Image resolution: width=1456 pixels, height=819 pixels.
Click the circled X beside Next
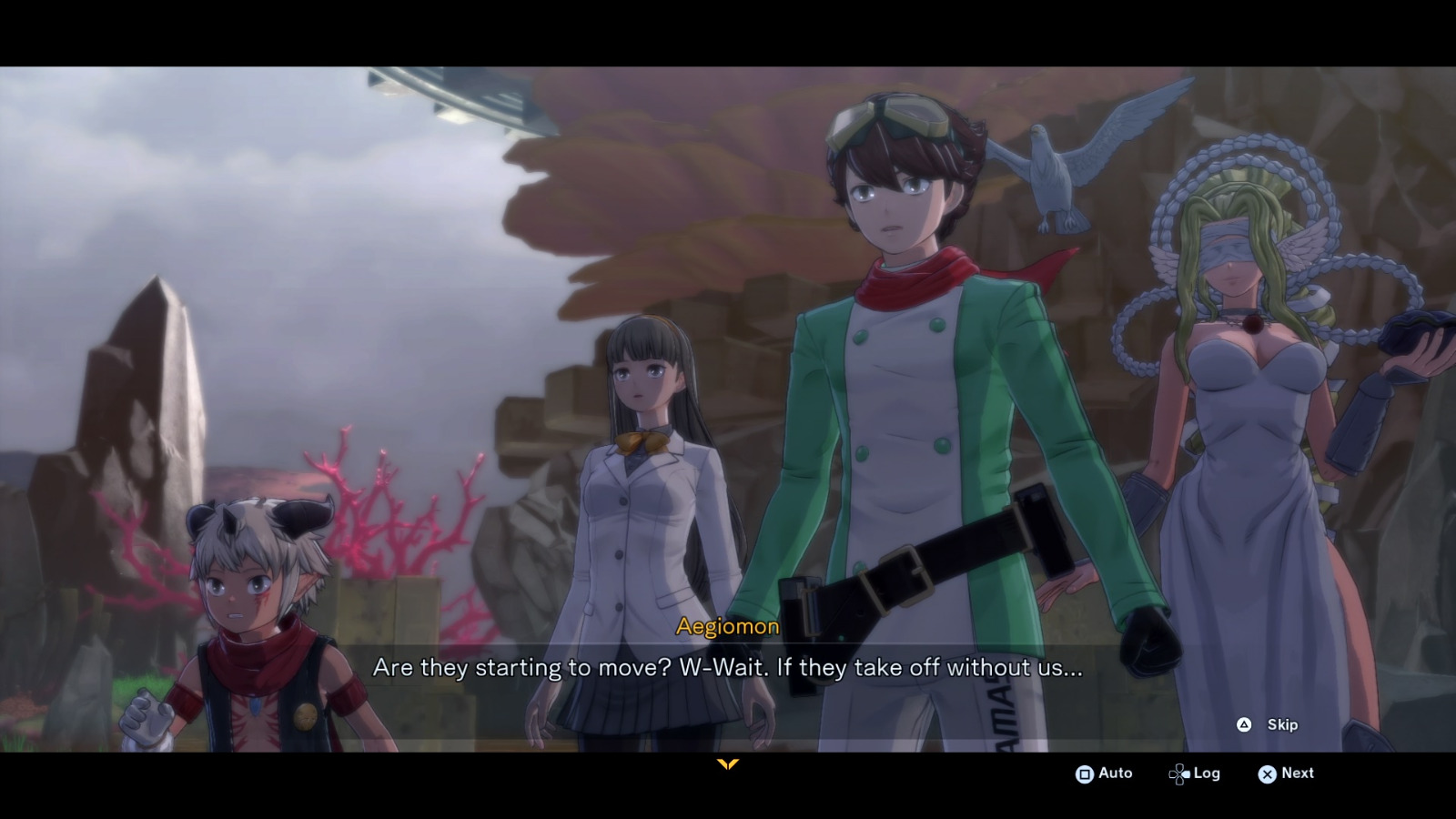point(1269,773)
